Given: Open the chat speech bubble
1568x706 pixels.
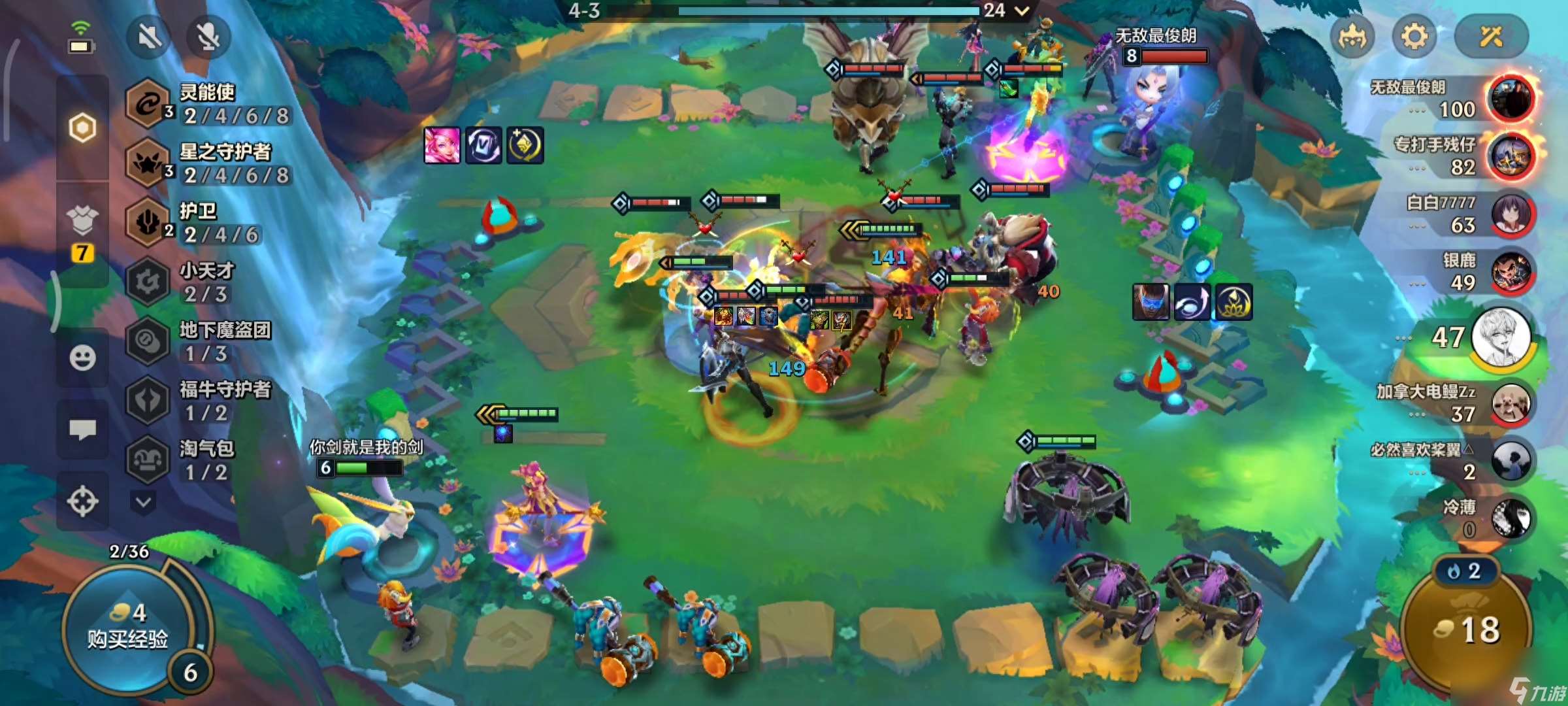Looking at the screenshot, I should tap(82, 429).
